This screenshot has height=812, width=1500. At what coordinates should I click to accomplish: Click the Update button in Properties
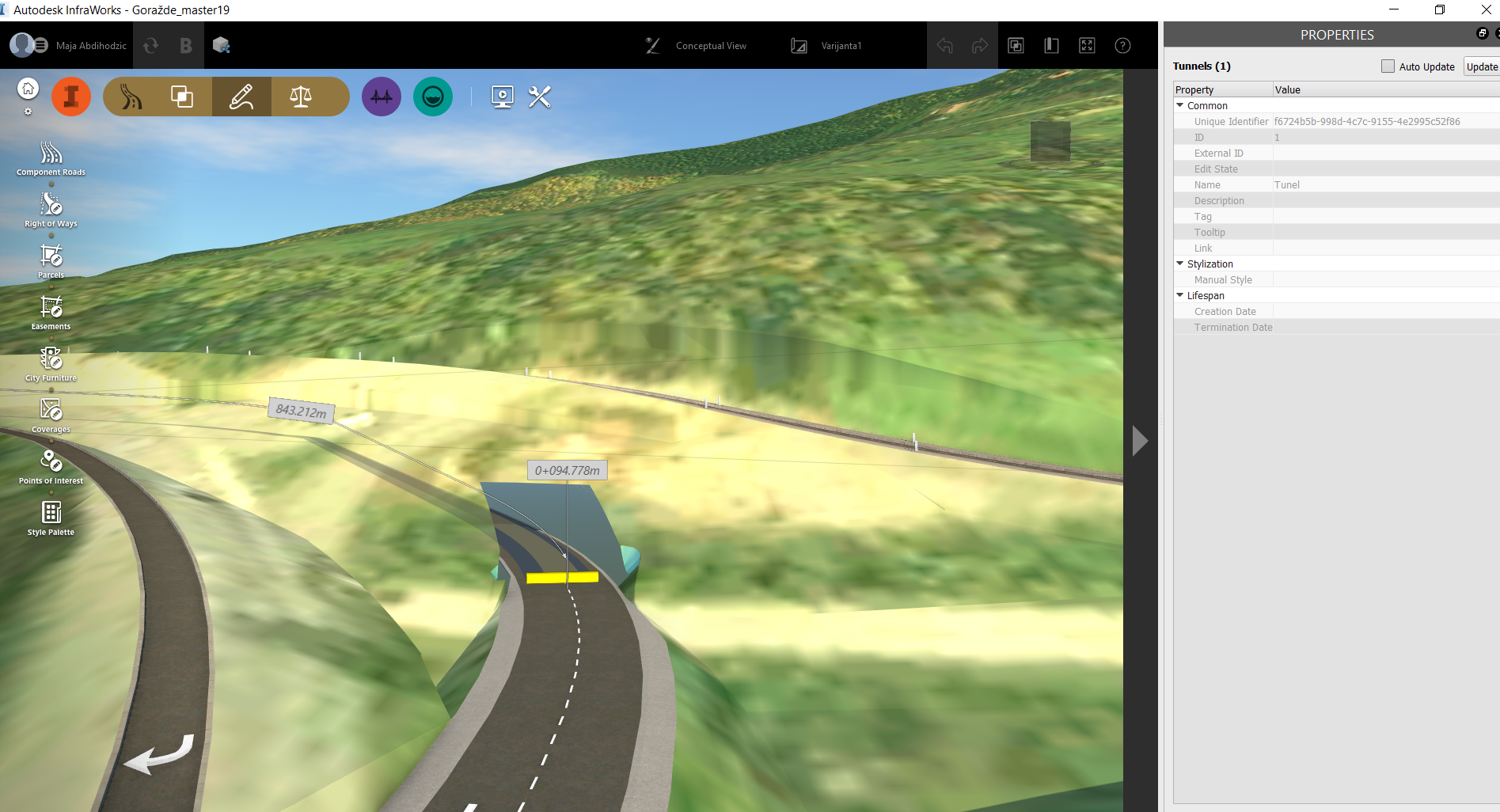click(x=1481, y=66)
